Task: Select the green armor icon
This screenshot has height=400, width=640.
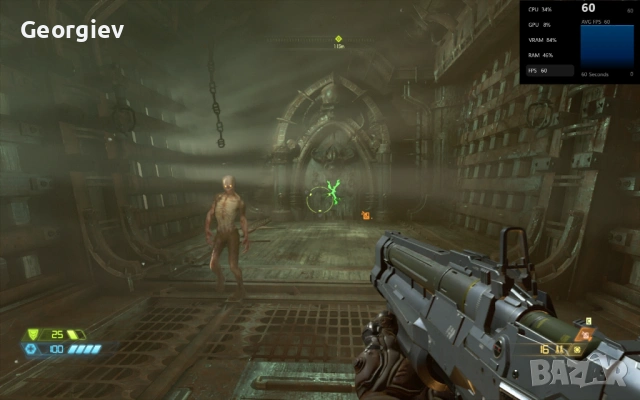Action: pyautogui.click(x=32, y=334)
